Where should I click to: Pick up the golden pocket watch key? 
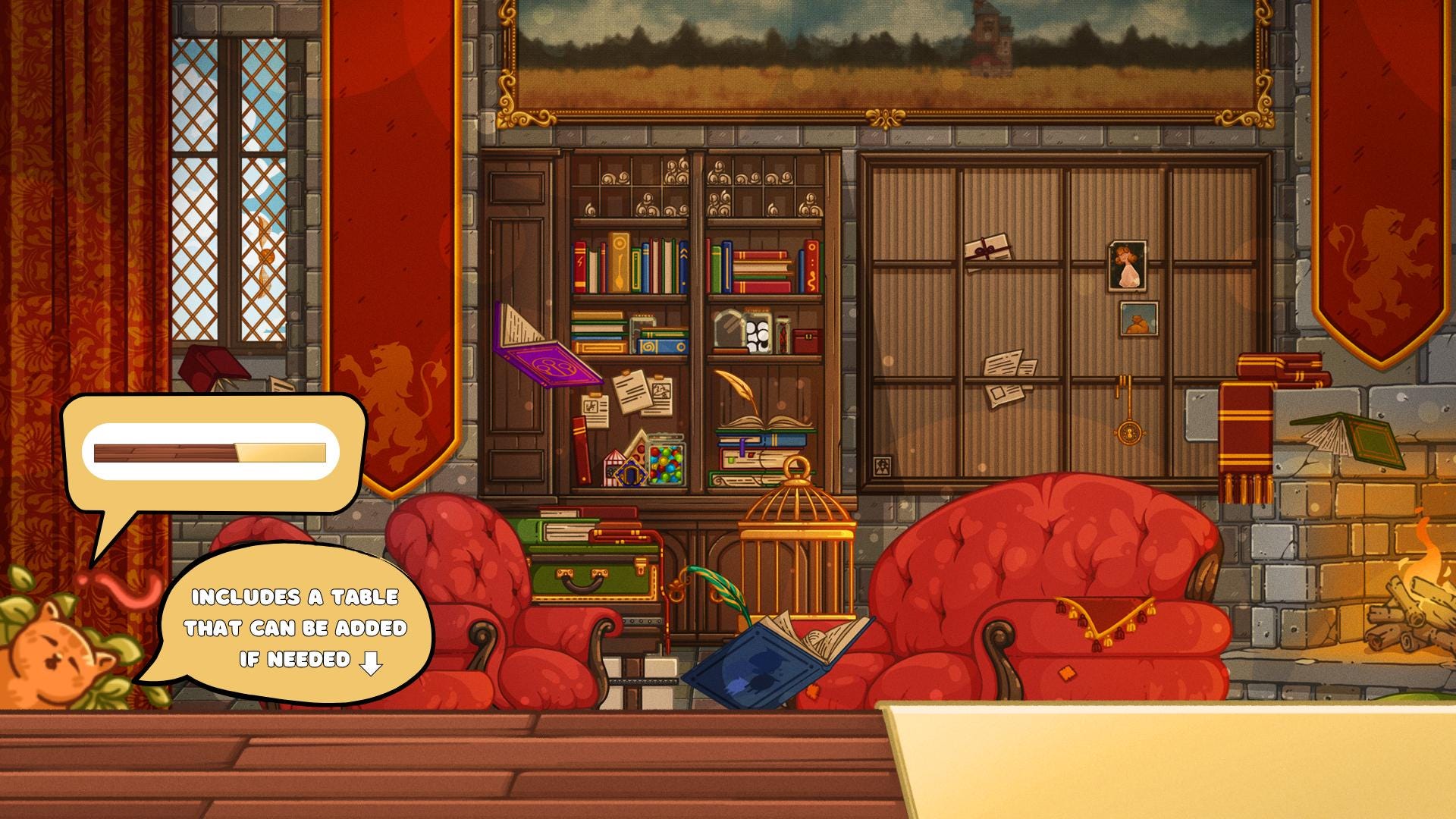click(1129, 431)
